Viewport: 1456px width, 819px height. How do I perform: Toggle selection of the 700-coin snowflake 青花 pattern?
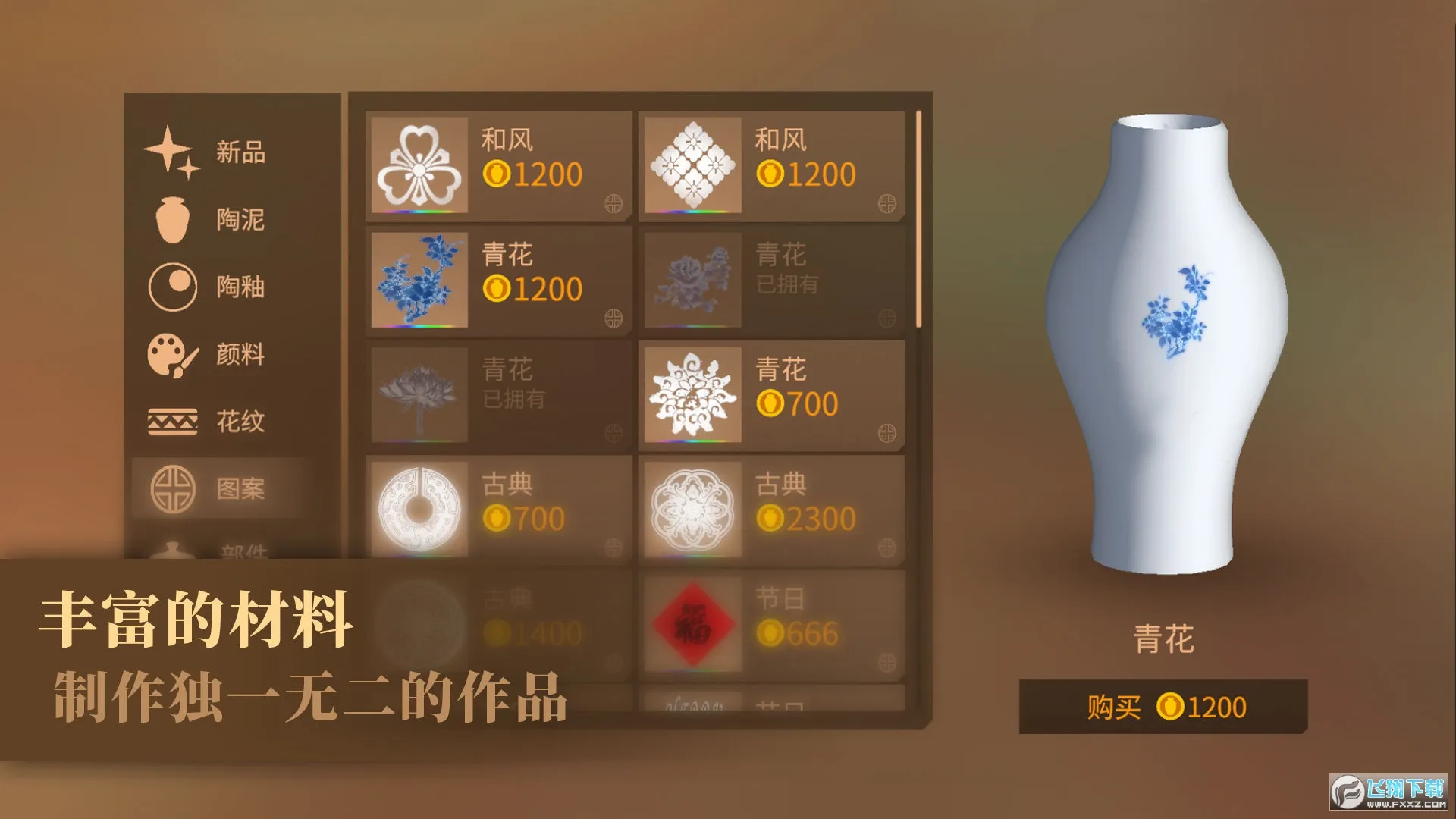[x=695, y=394]
